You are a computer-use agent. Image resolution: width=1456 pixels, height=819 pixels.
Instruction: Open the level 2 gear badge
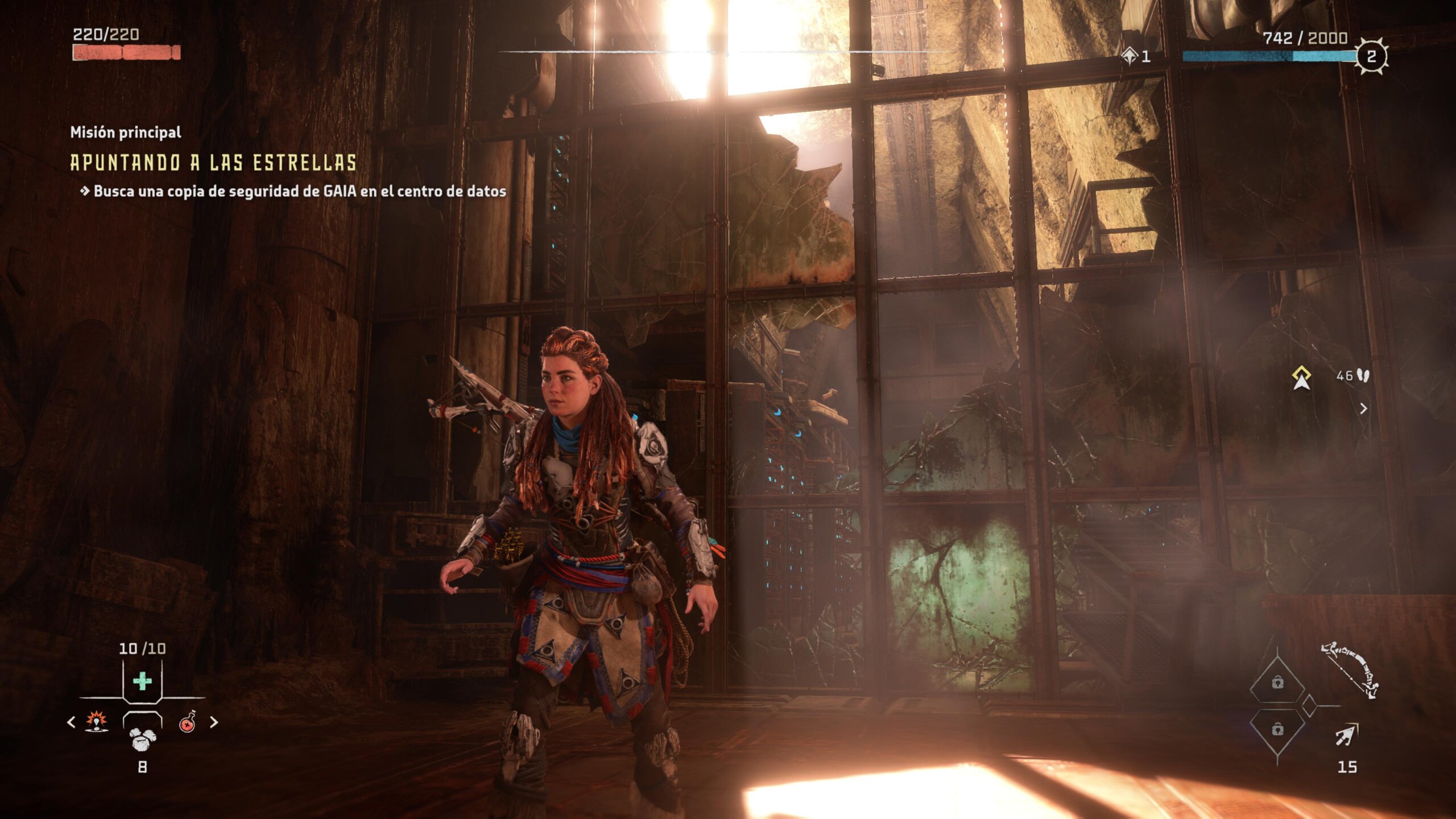(x=1371, y=56)
